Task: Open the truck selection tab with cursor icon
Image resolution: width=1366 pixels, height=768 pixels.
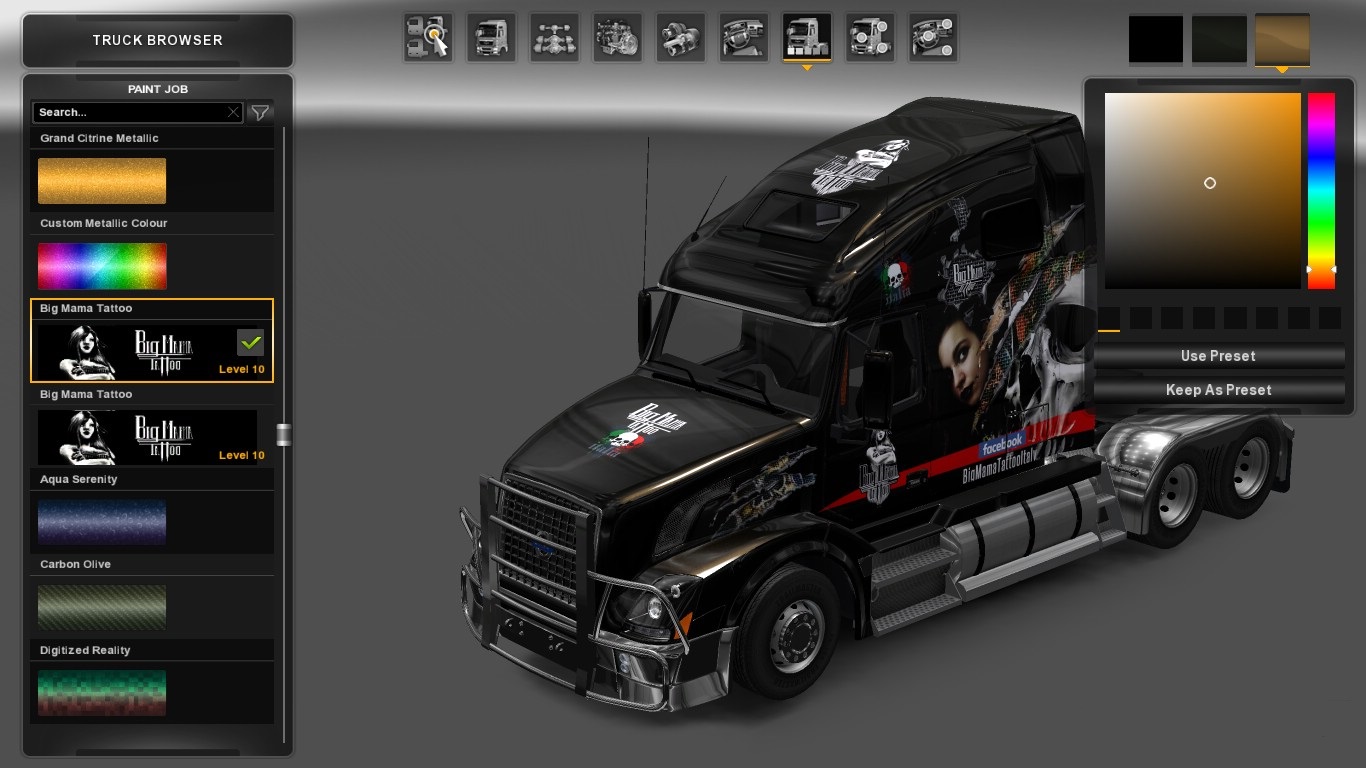Action: [x=428, y=38]
